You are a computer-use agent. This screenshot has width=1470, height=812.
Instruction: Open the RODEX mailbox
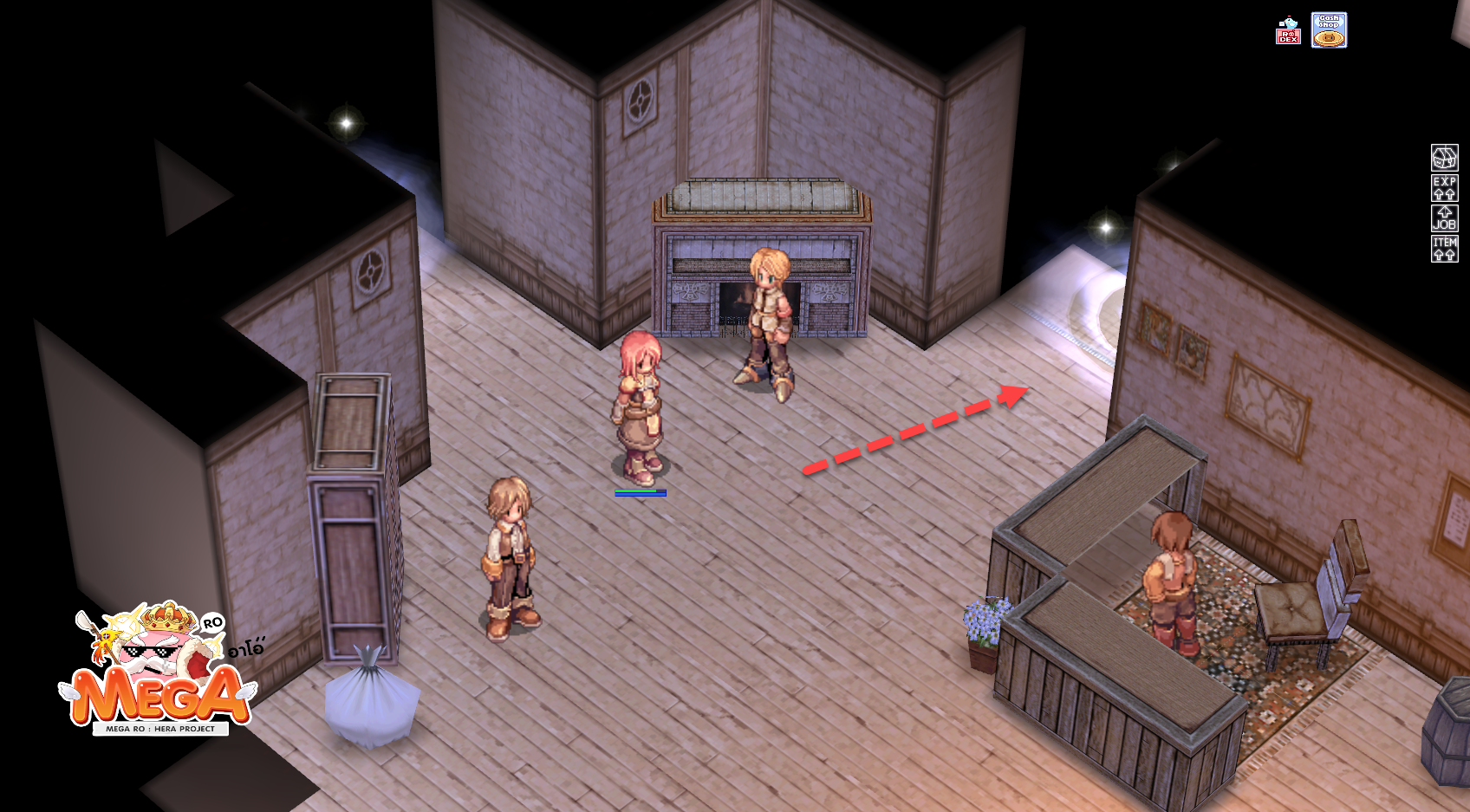pos(1288,31)
